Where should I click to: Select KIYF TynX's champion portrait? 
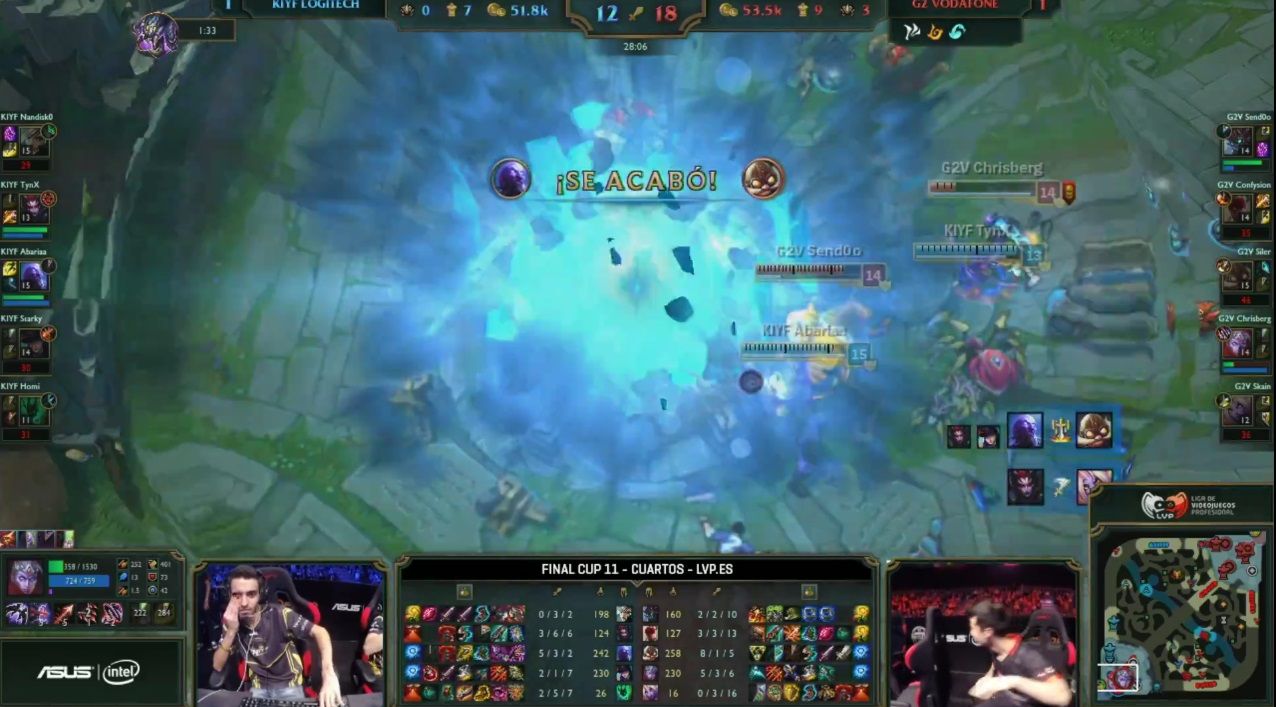33,209
